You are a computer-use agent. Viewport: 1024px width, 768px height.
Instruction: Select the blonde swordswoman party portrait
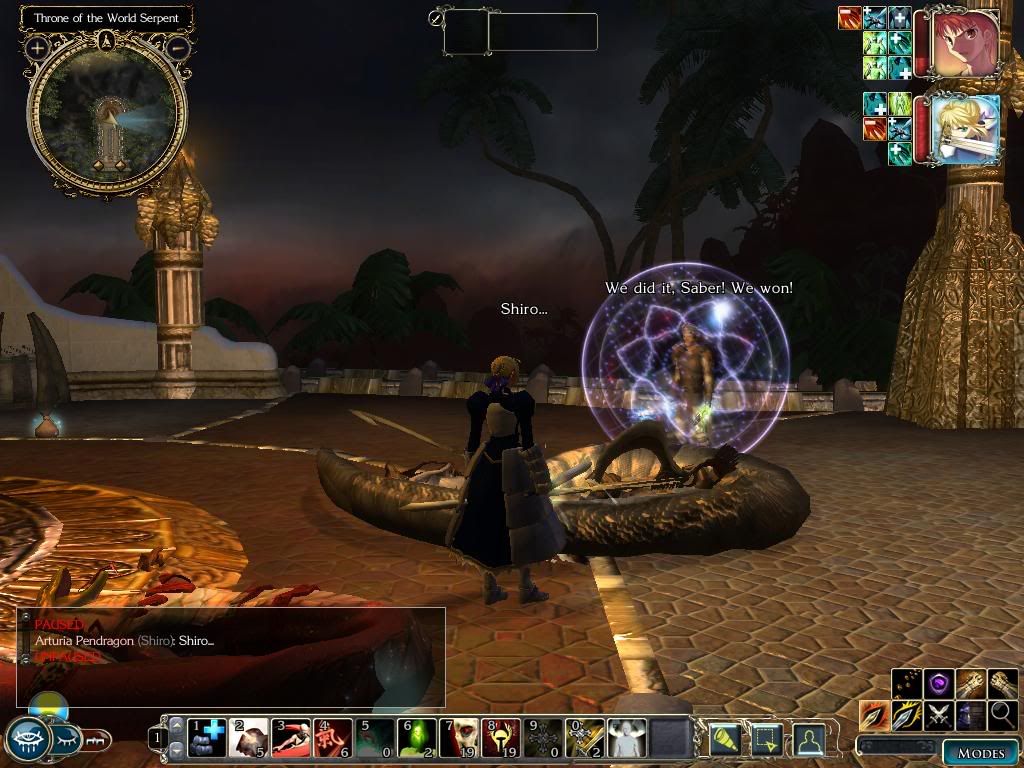point(966,129)
